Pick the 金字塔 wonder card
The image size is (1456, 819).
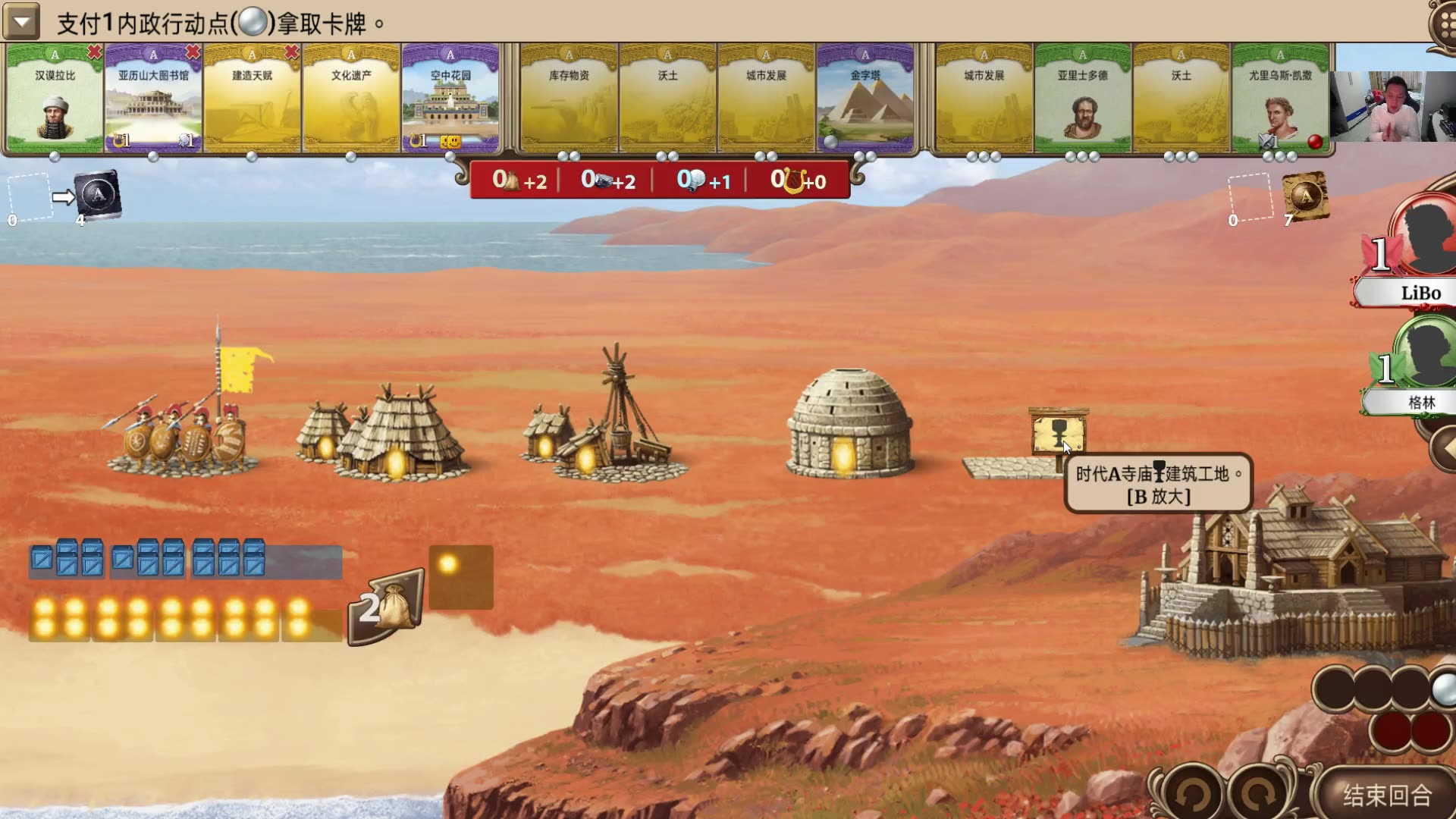point(865,99)
